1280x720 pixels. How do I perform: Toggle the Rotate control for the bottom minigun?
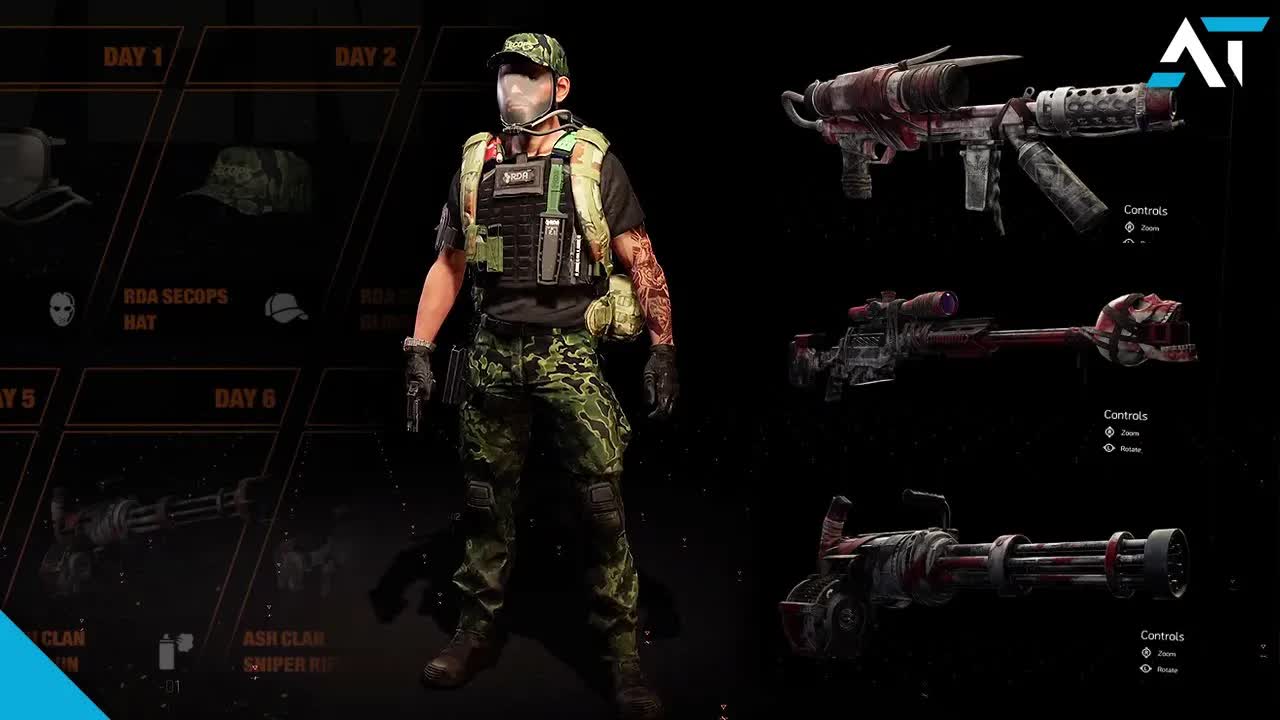click(1145, 670)
